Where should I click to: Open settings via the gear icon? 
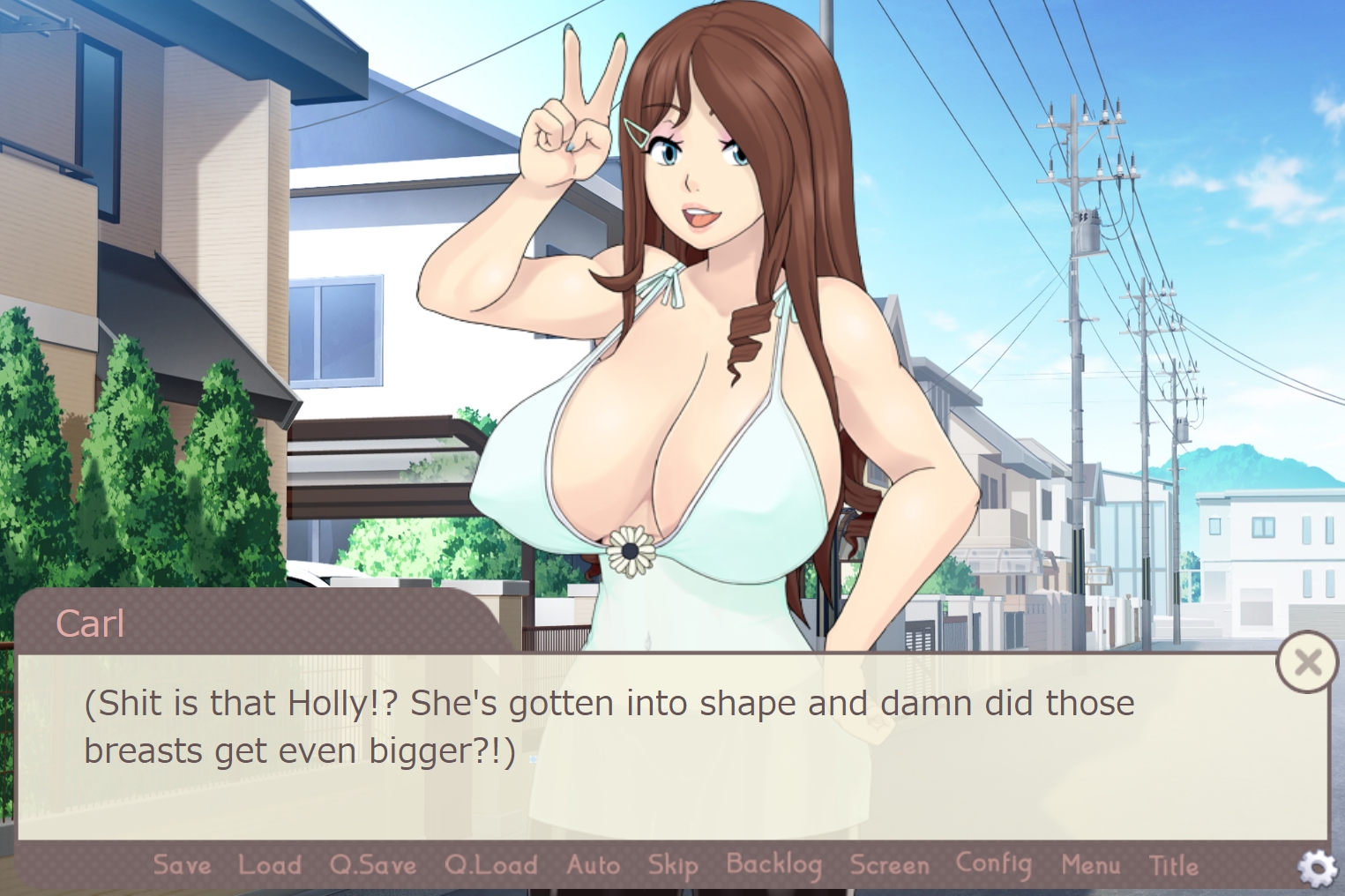click(1319, 868)
